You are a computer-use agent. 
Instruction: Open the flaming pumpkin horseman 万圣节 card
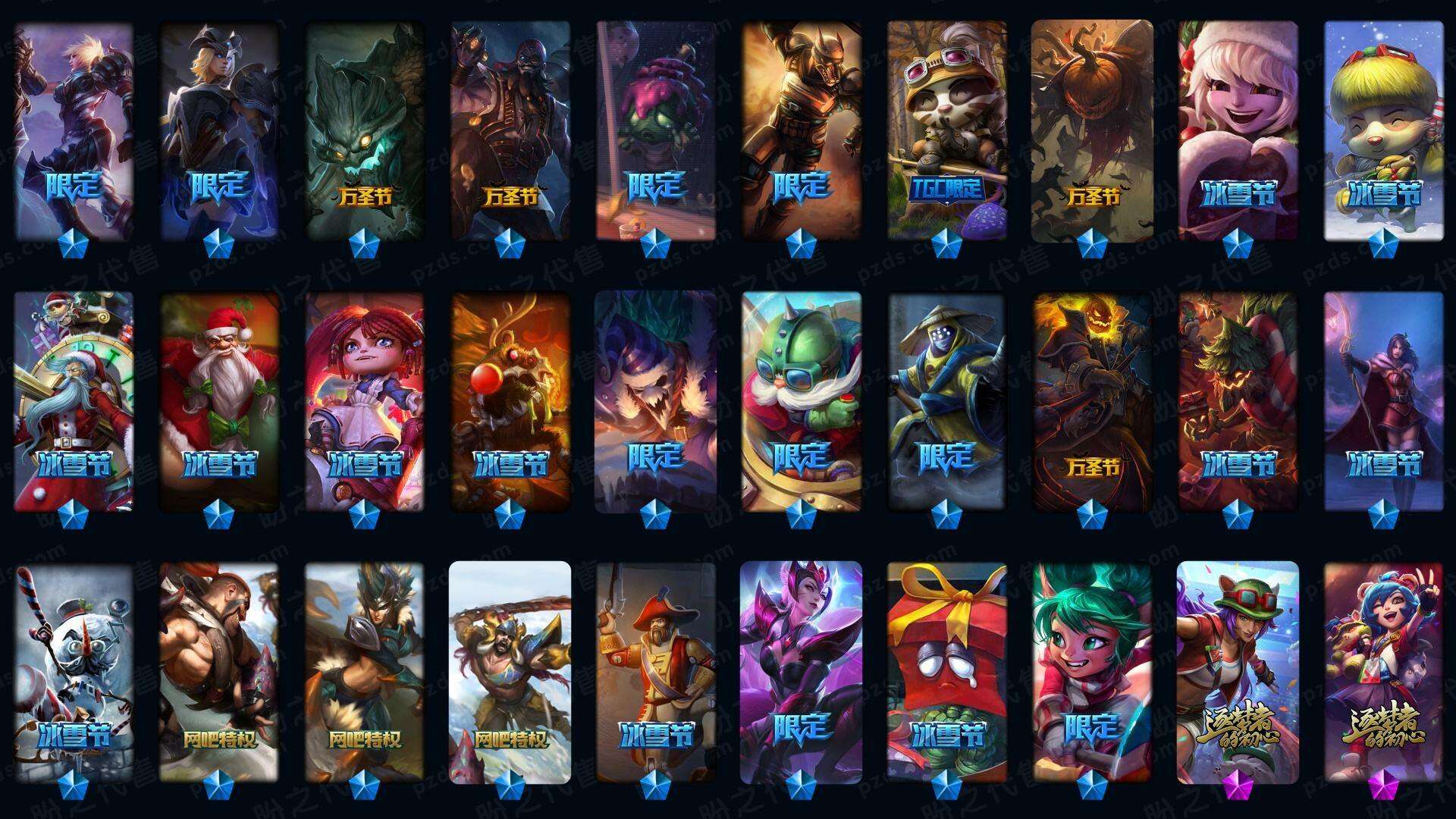point(1092,402)
